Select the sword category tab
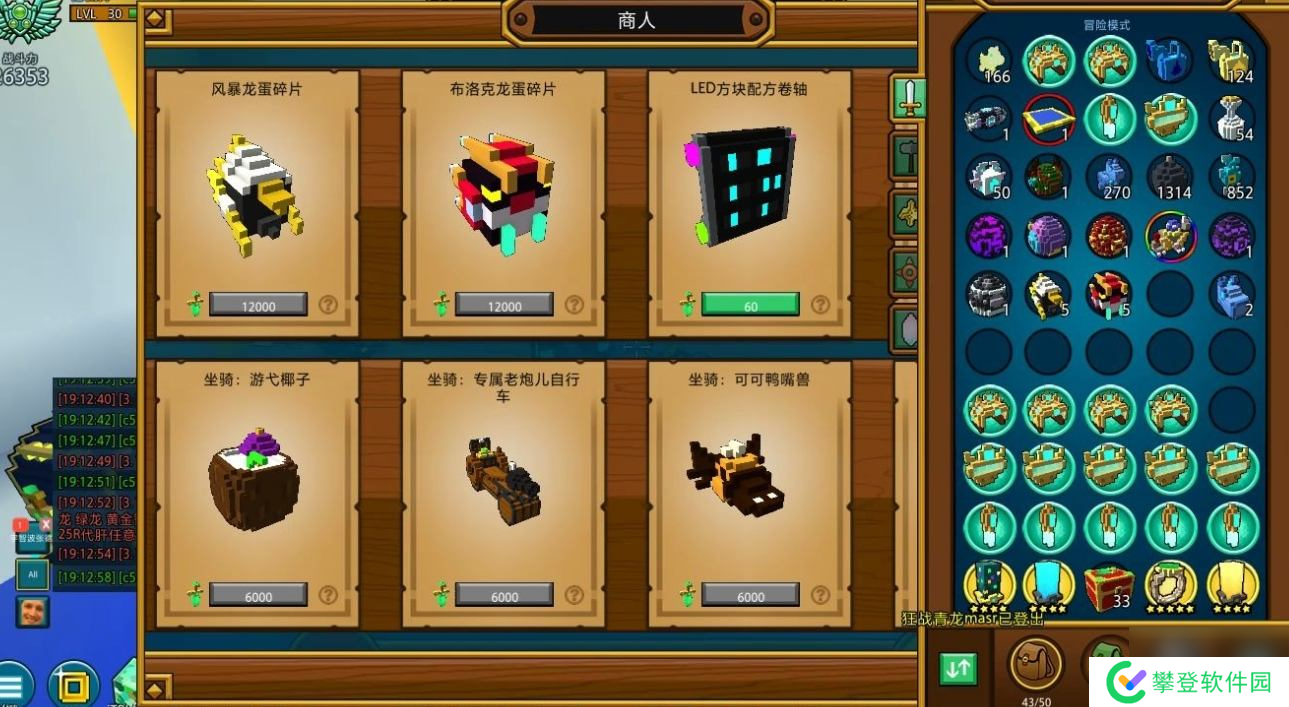This screenshot has width=1289, height=707. (907, 100)
